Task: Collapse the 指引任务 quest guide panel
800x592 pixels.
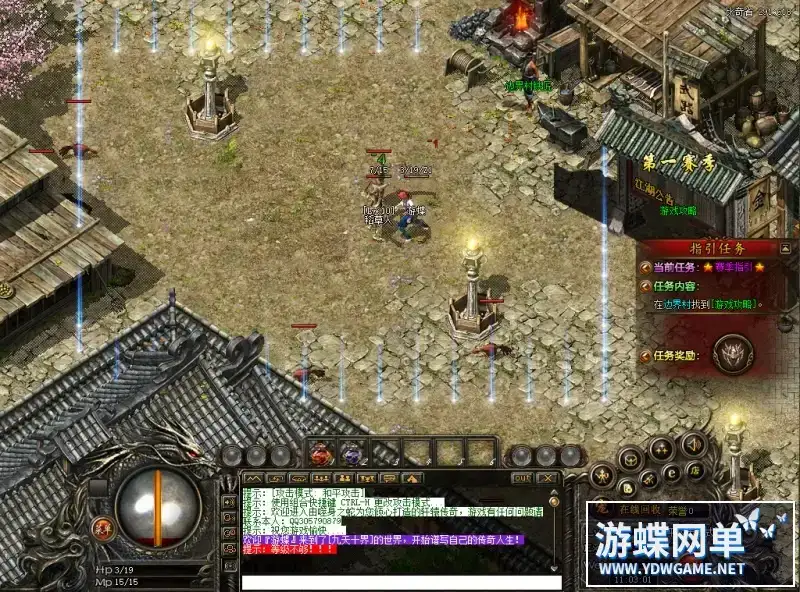Action: pyautogui.click(x=785, y=247)
